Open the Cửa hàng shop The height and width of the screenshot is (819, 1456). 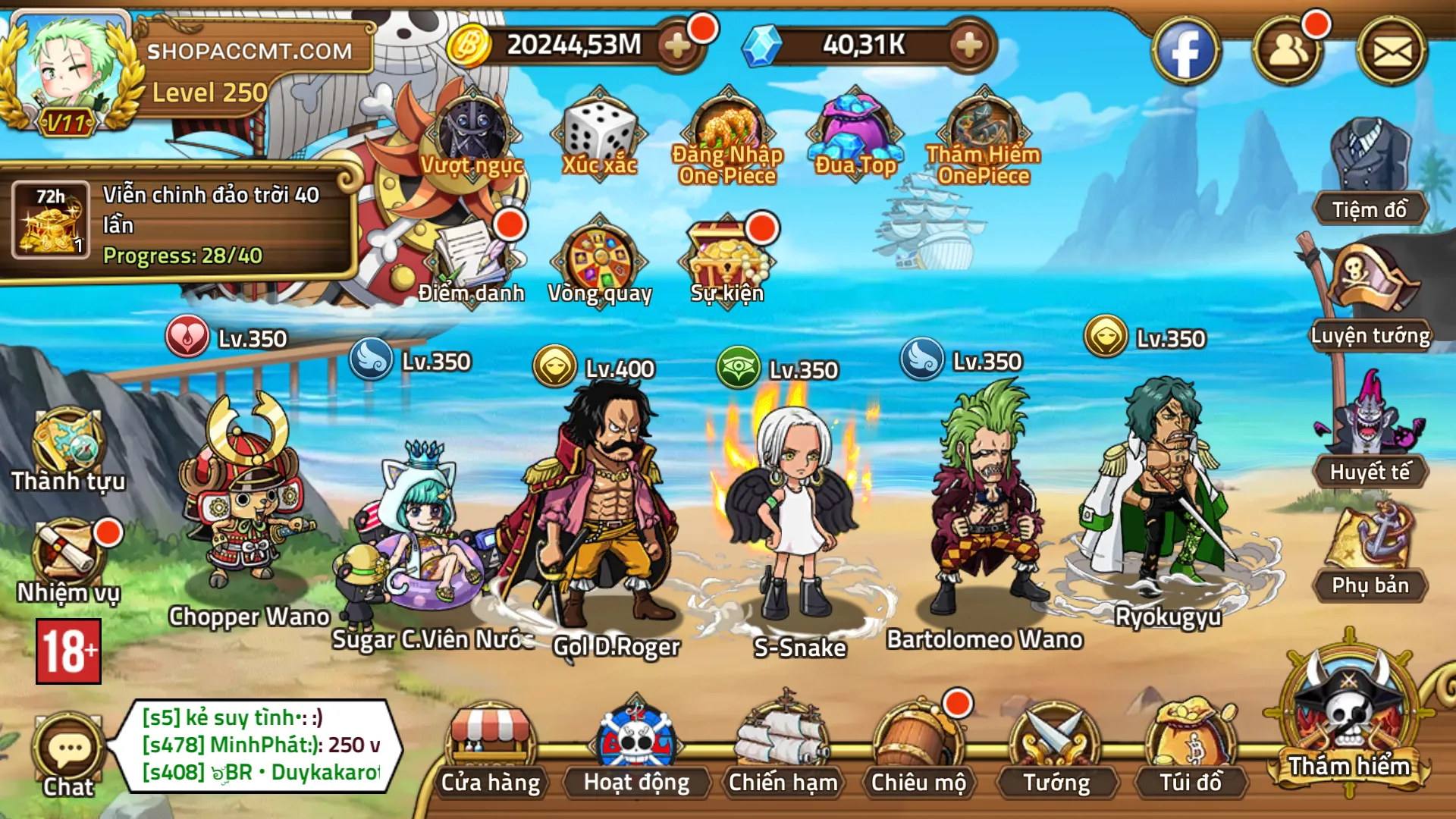(x=491, y=751)
